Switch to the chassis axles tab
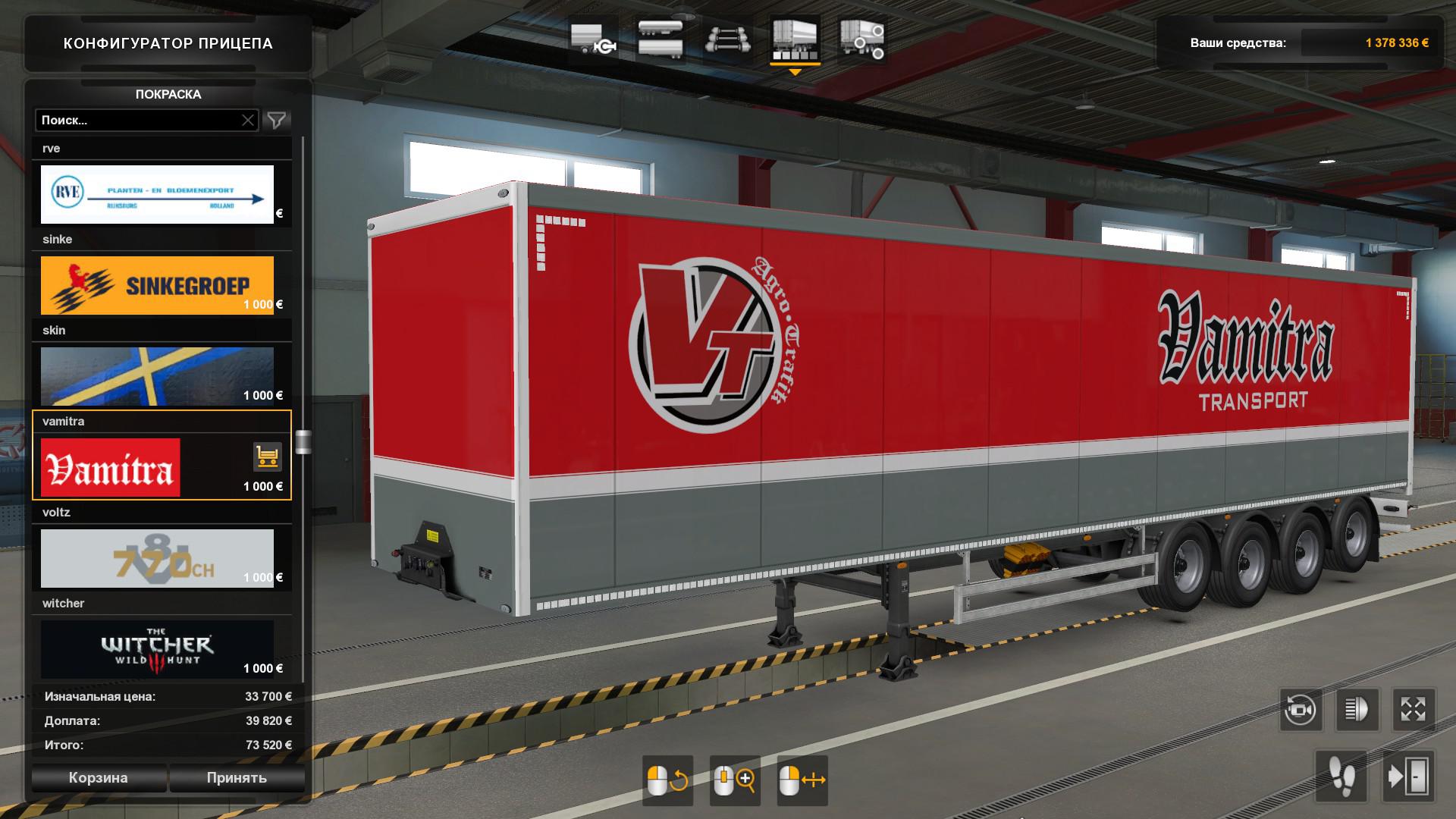 [727, 39]
